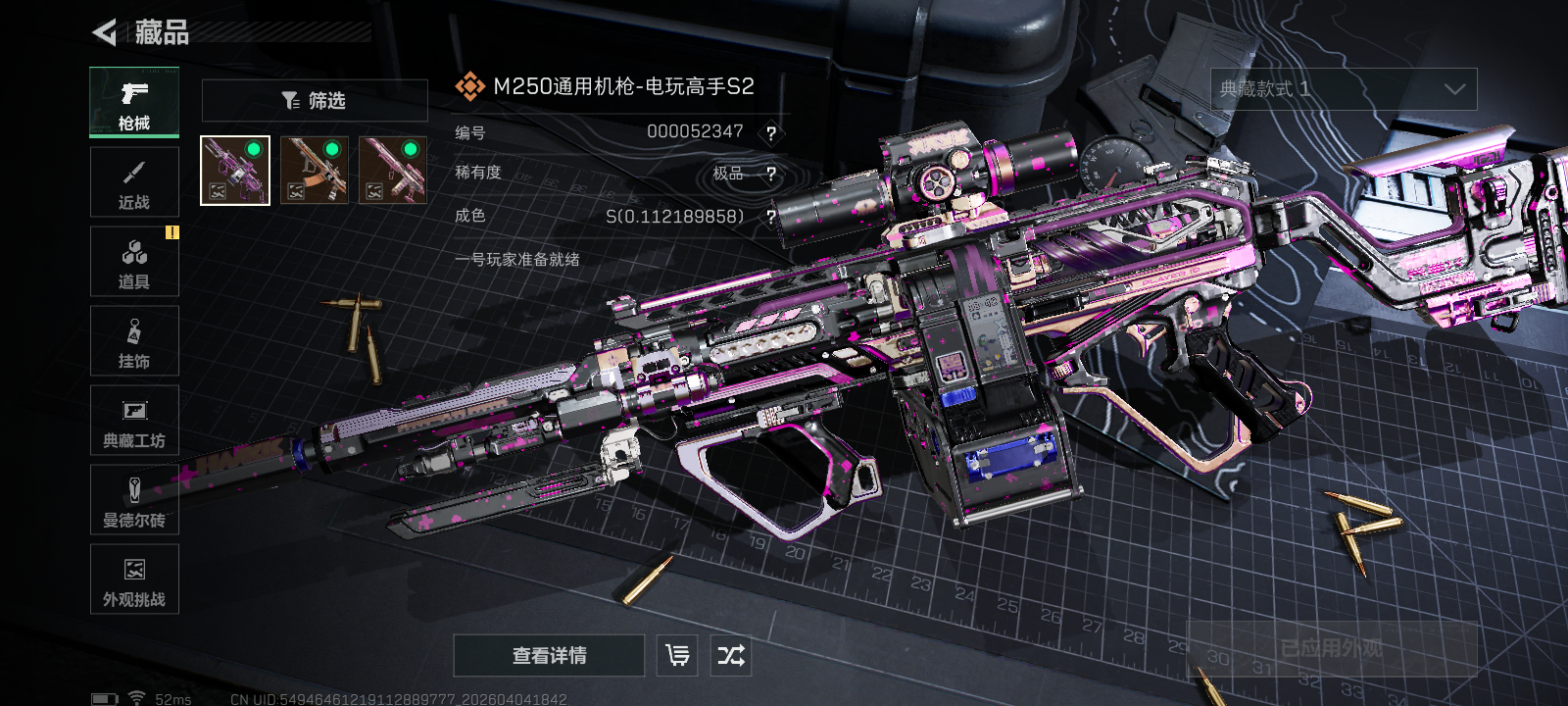Pick the pink striped gun skin thumbnail

[393, 171]
